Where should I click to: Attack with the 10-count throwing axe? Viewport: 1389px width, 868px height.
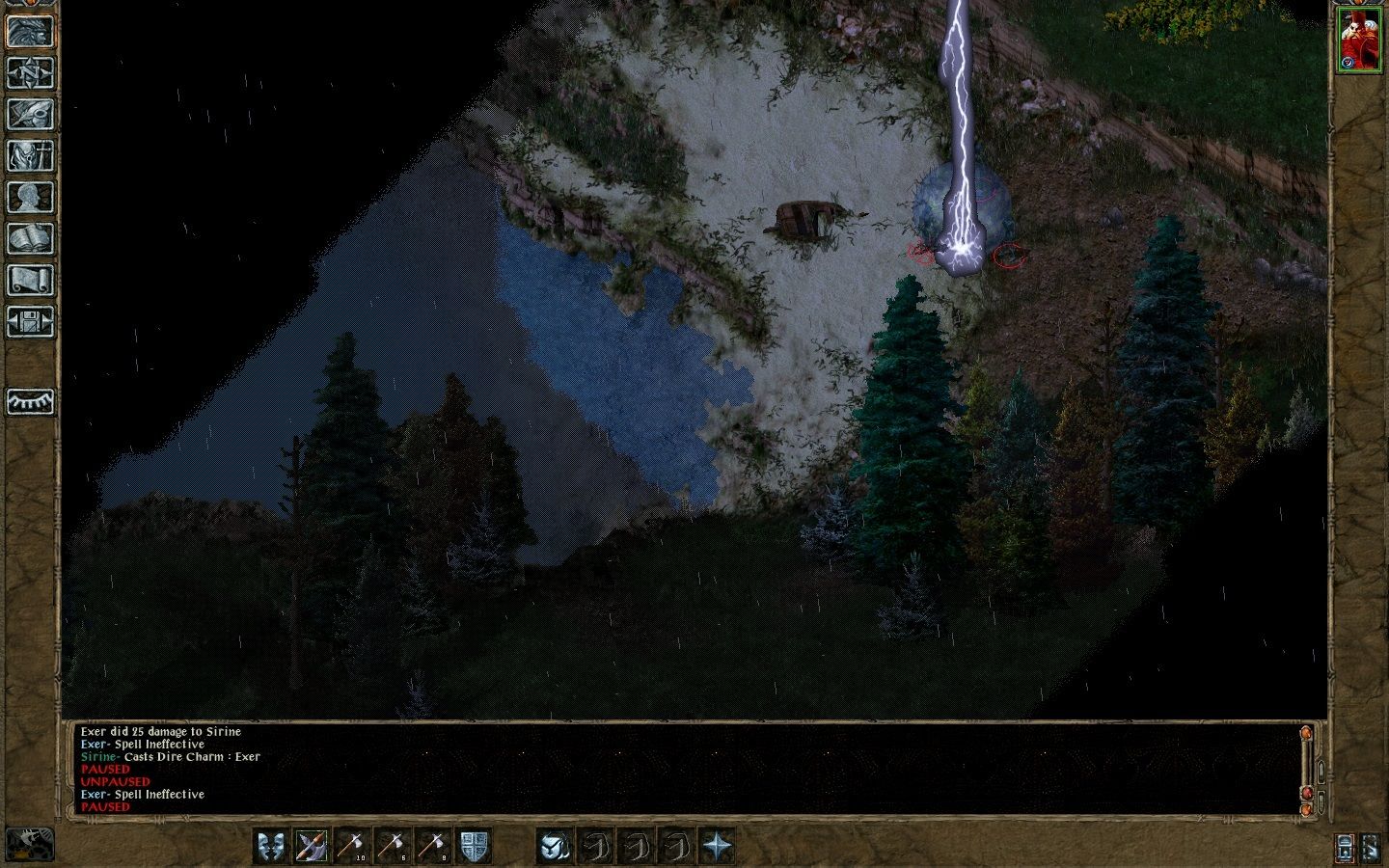click(353, 847)
